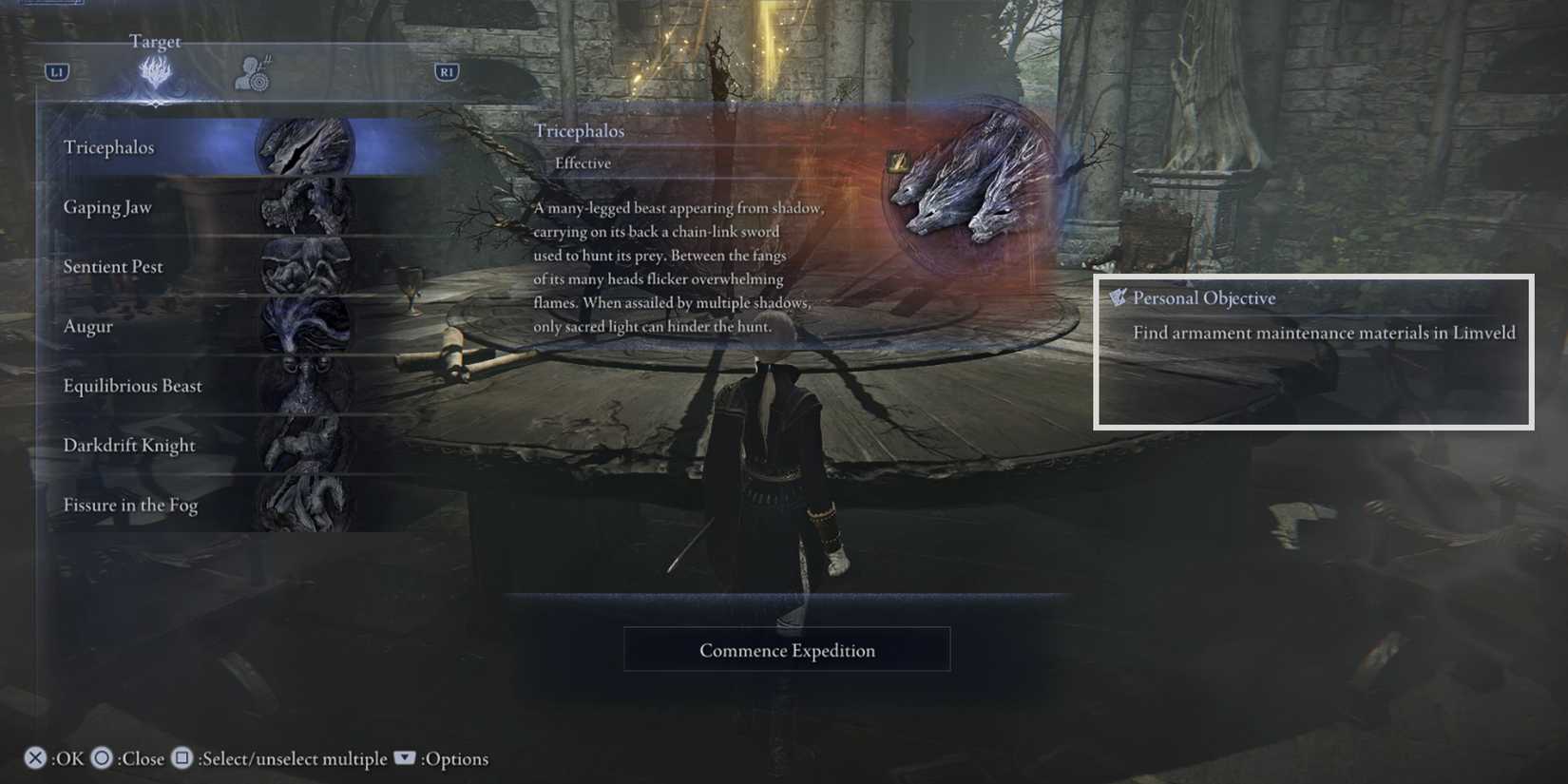
Task: Select the Equilibrious Beast target
Action: (132, 387)
